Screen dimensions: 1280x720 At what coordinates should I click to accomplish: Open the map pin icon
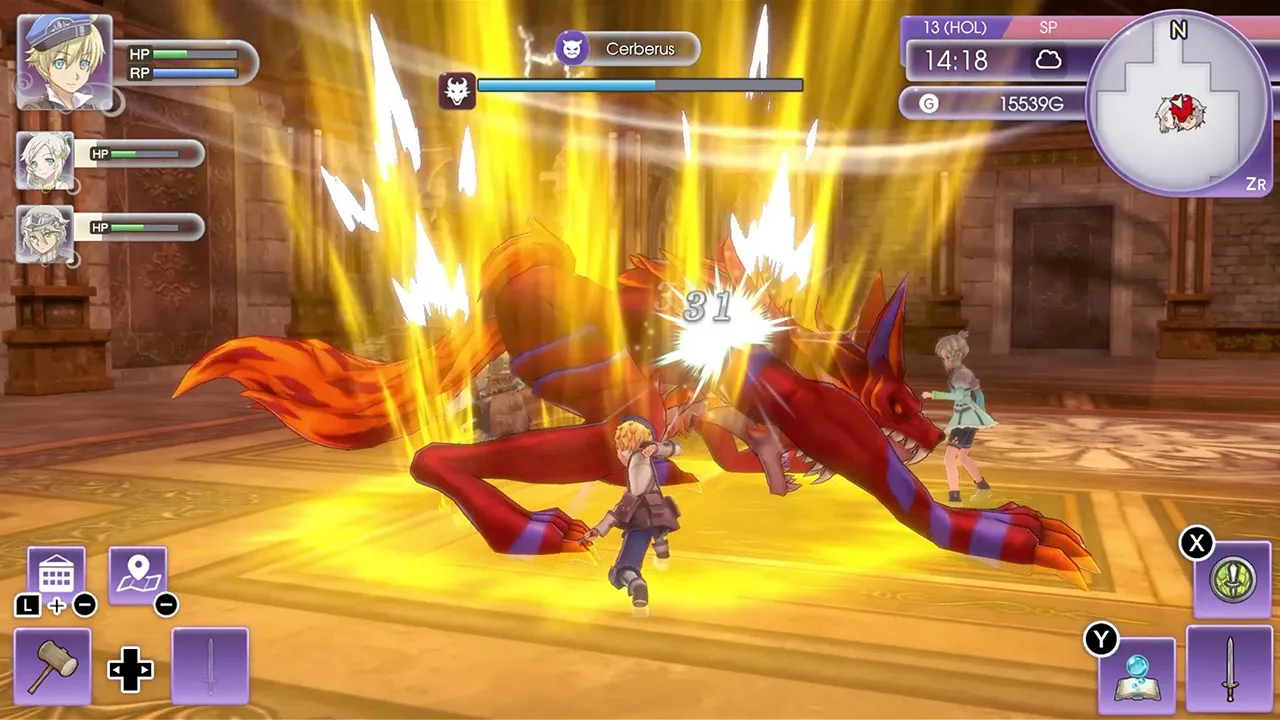click(x=137, y=575)
